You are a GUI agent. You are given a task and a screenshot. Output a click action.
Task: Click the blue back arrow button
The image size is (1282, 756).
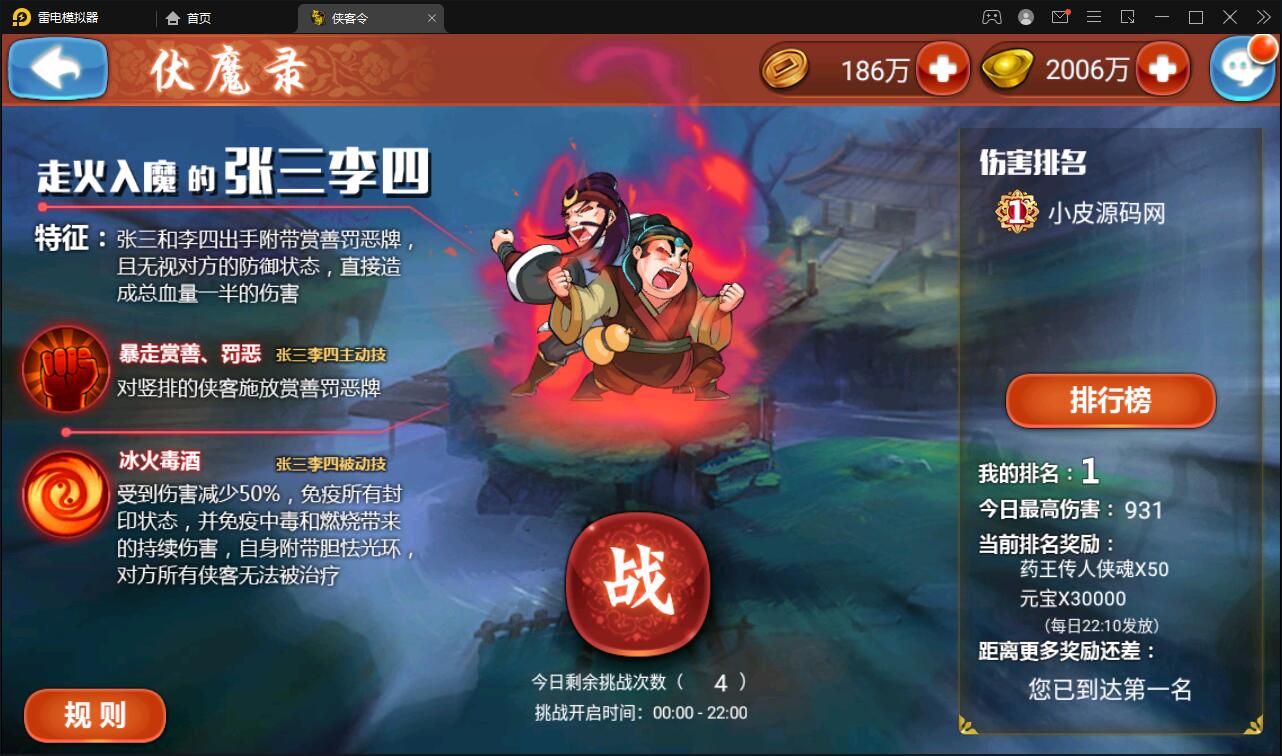[x=57, y=68]
